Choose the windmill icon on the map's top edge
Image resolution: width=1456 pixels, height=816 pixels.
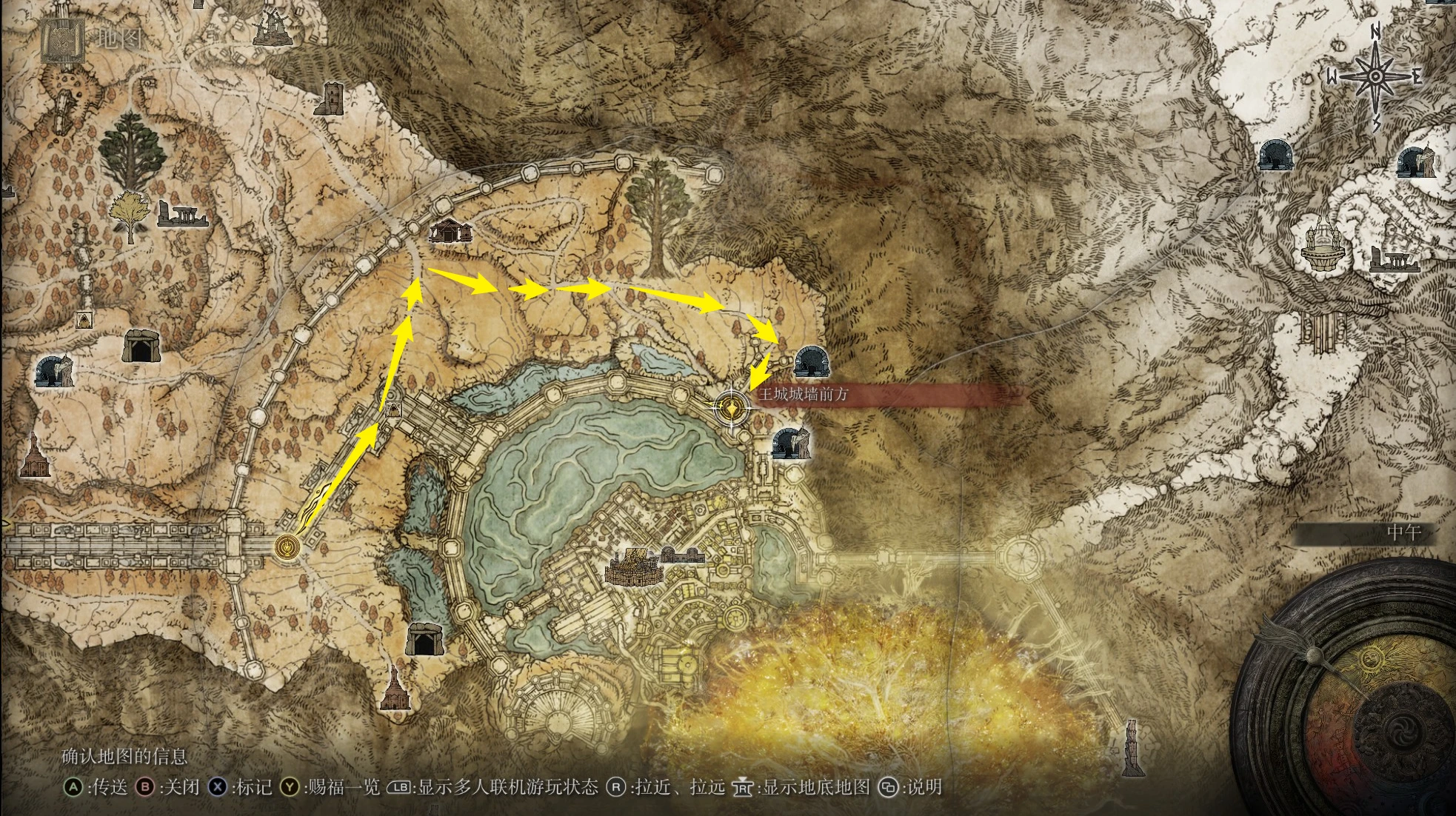pyautogui.click(x=269, y=28)
